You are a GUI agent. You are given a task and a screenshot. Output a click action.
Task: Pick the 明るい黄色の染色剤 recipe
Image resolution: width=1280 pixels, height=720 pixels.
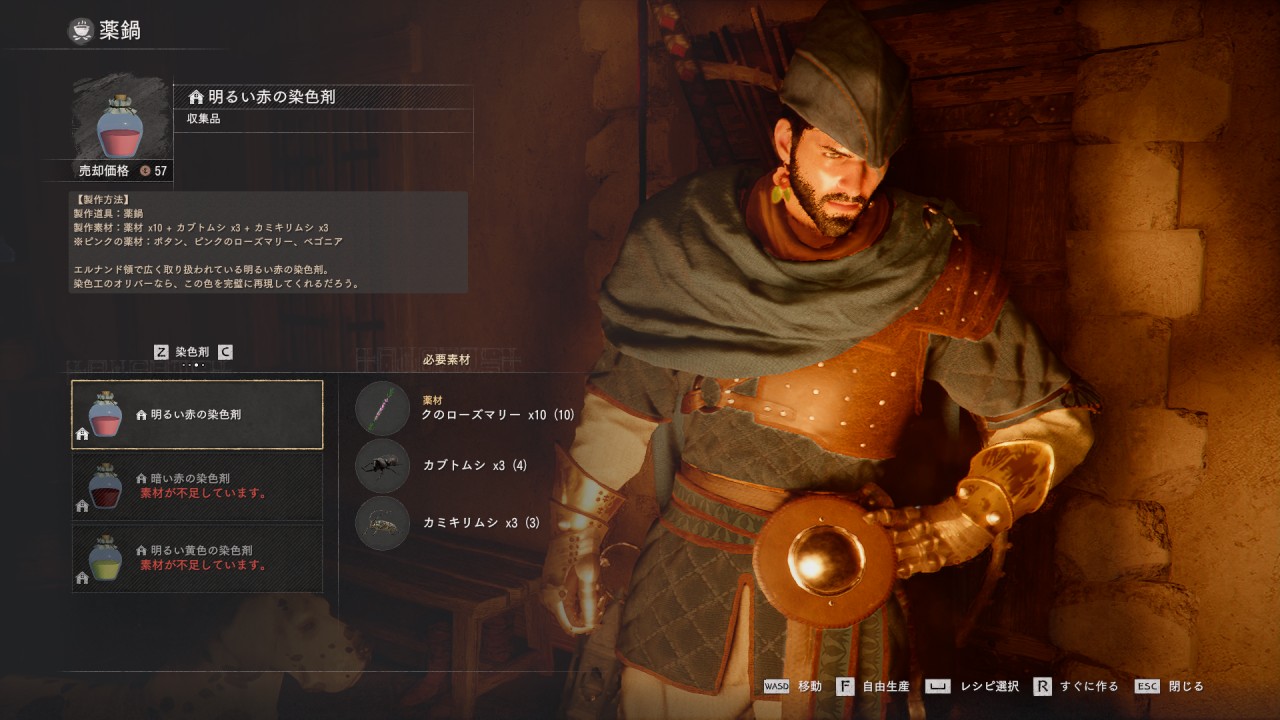click(197, 558)
